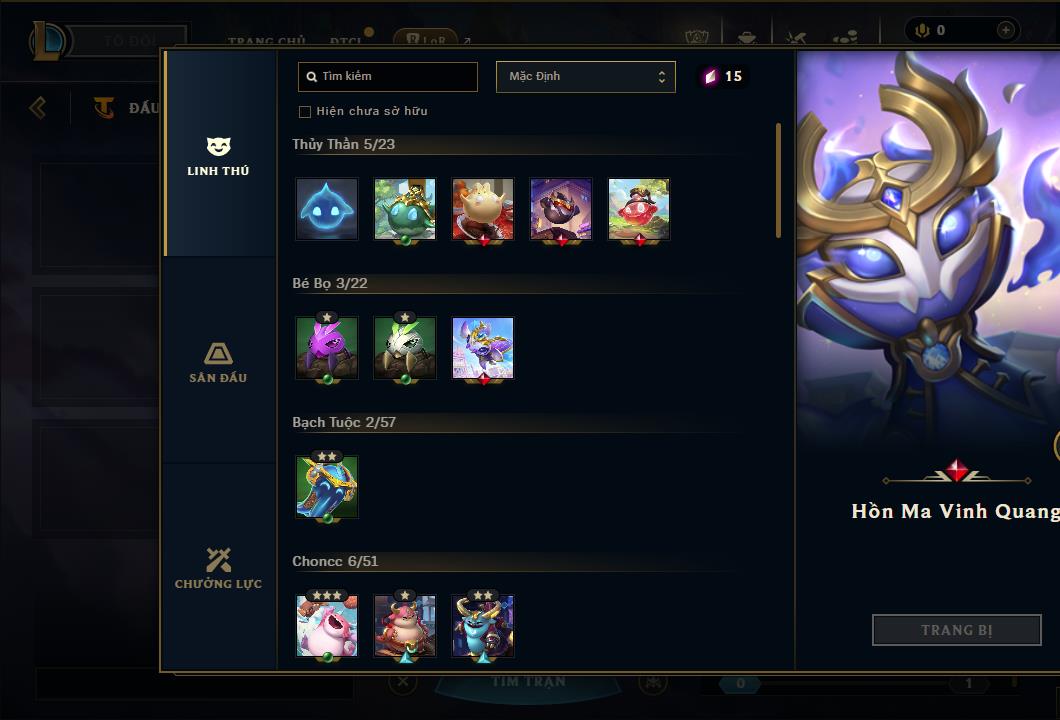Pick the pink three-star Choncc

327,626
